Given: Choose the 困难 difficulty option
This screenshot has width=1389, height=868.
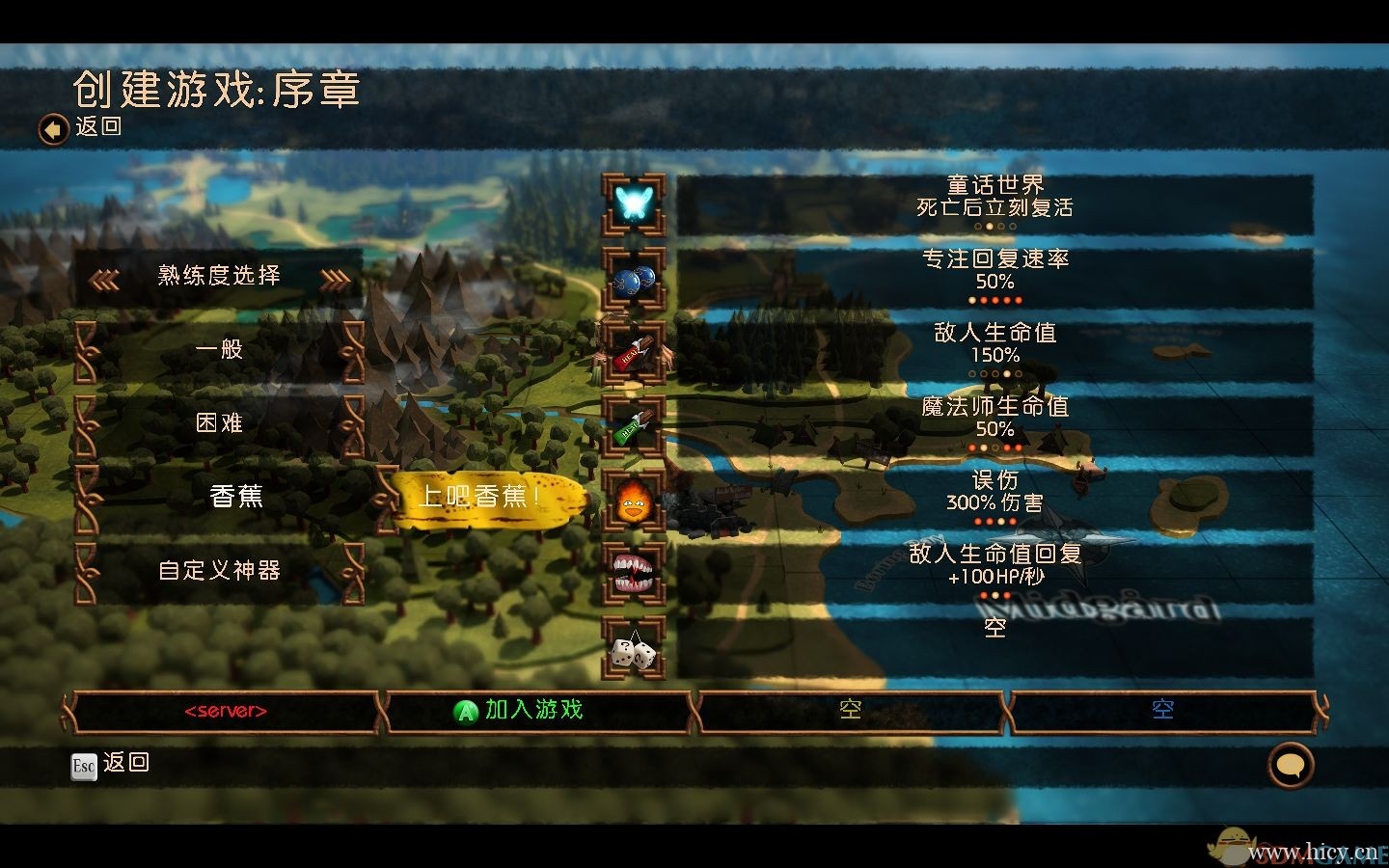Looking at the screenshot, I should coord(219,422).
